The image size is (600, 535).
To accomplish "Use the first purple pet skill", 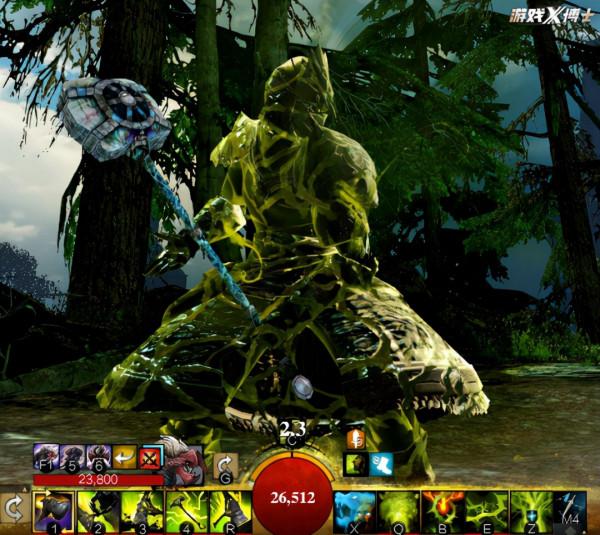I will coord(46,458).
